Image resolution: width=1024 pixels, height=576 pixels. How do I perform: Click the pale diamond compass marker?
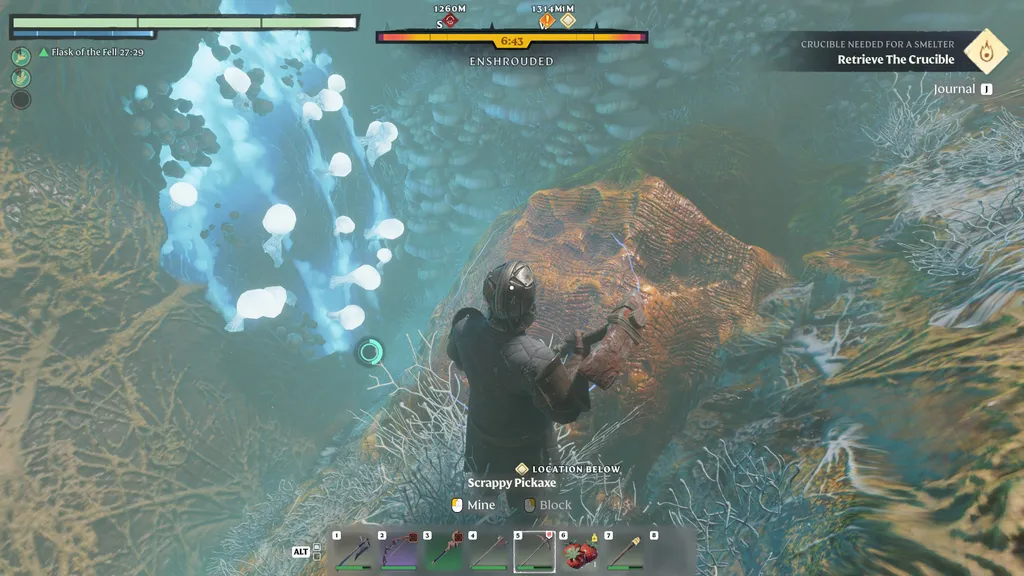(x=567, y=20)
